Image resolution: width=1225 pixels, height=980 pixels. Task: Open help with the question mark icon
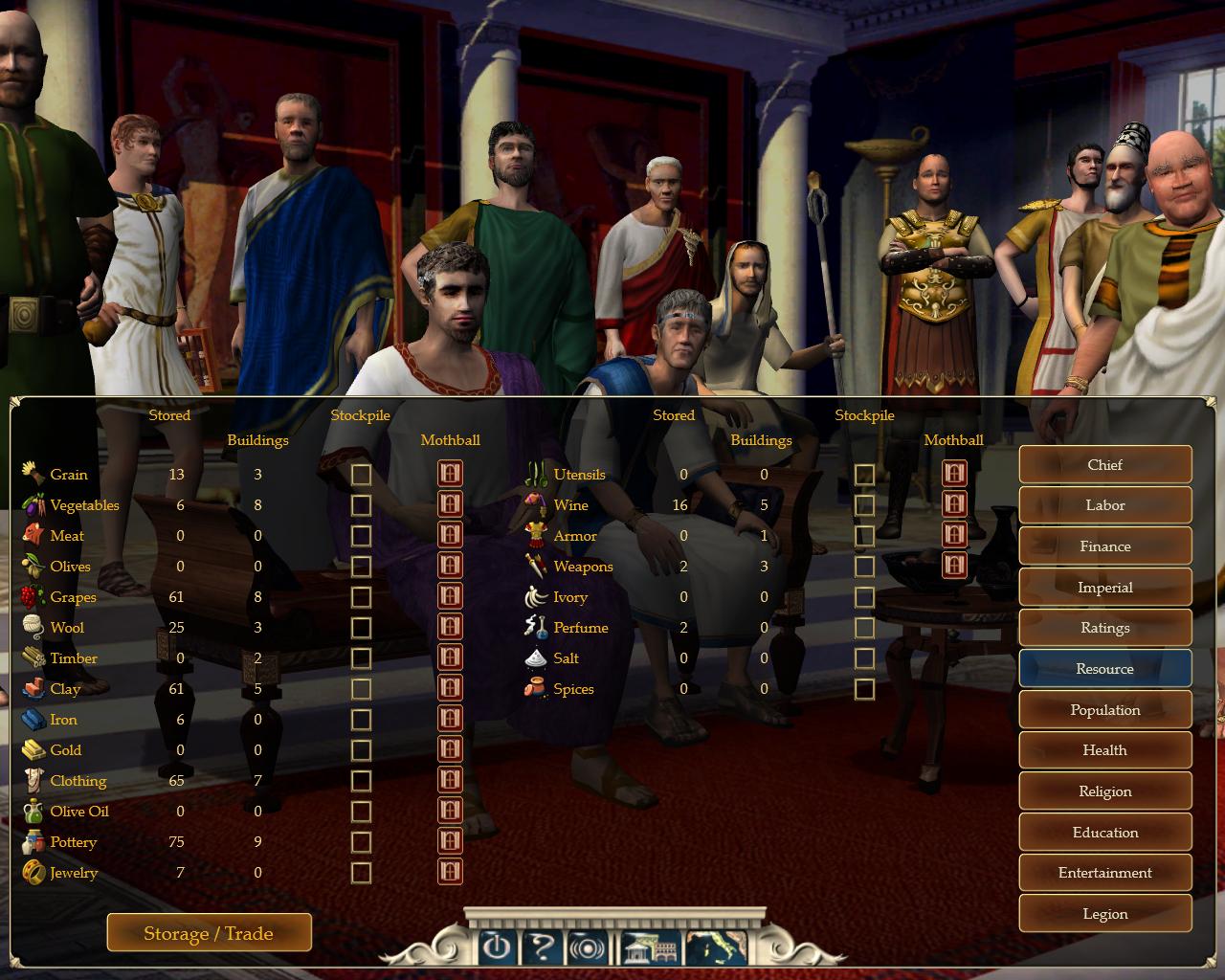click(x=542, y=947)
